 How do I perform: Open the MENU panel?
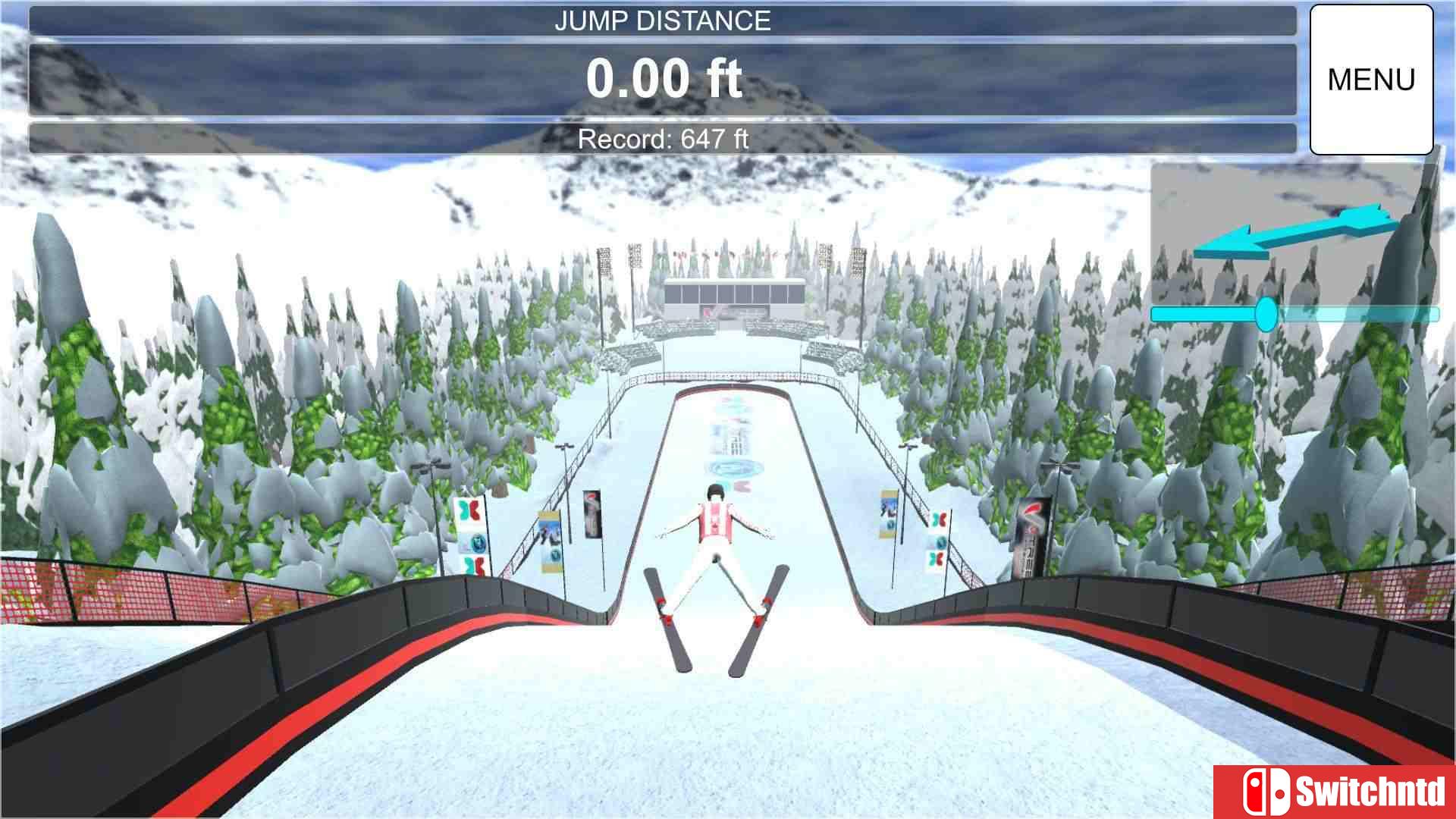tap(1371, 78)
